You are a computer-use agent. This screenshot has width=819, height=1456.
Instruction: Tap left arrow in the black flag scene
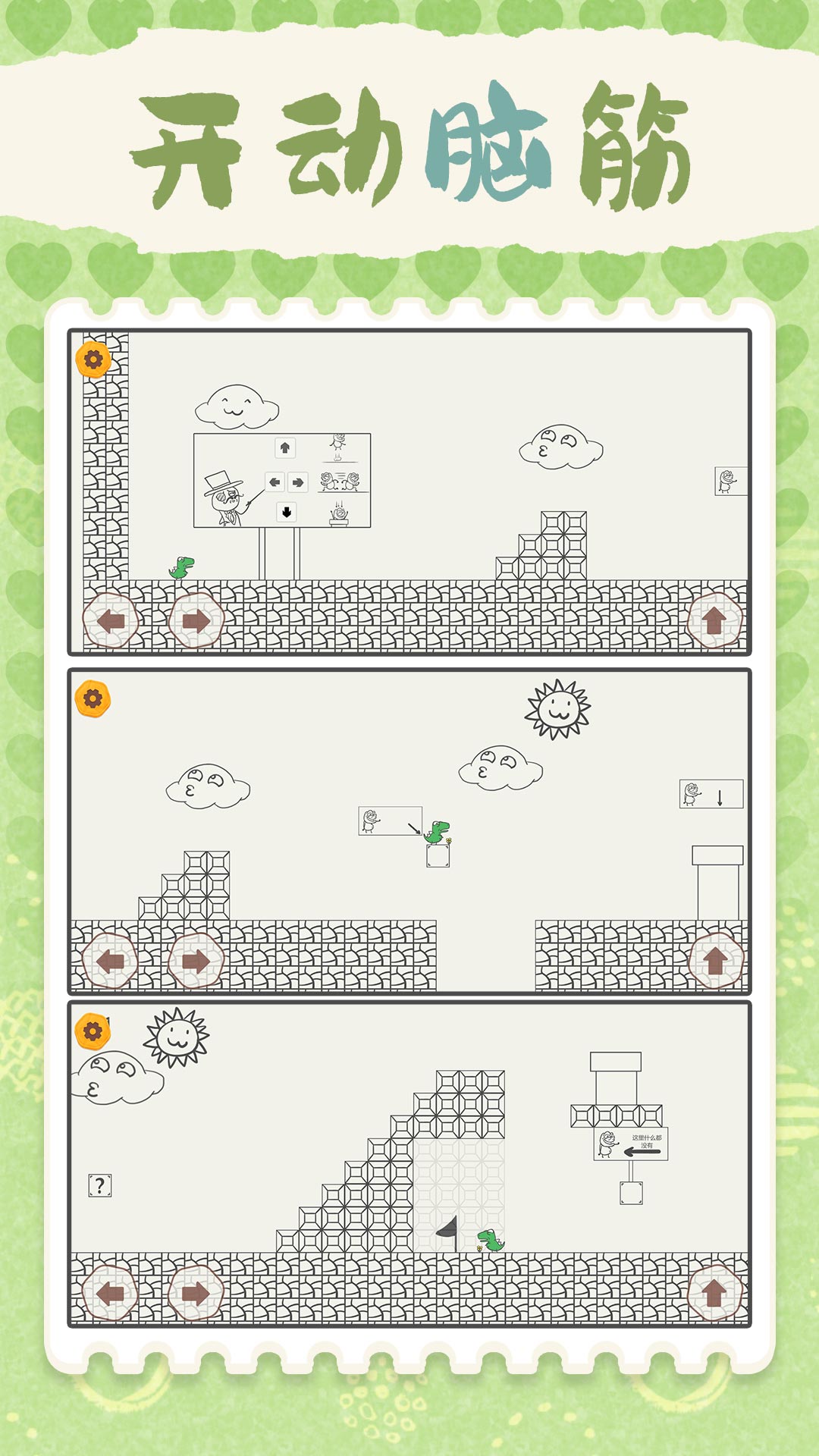[111, 1293]
